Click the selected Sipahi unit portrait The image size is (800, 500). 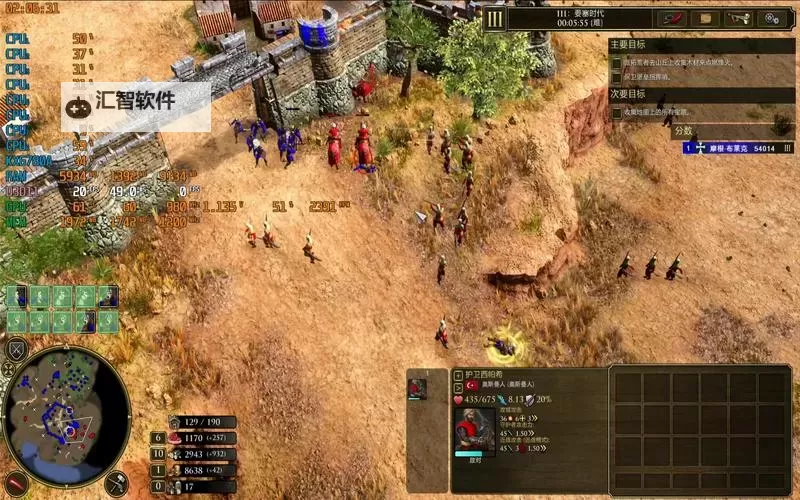[x=474, y=428]
